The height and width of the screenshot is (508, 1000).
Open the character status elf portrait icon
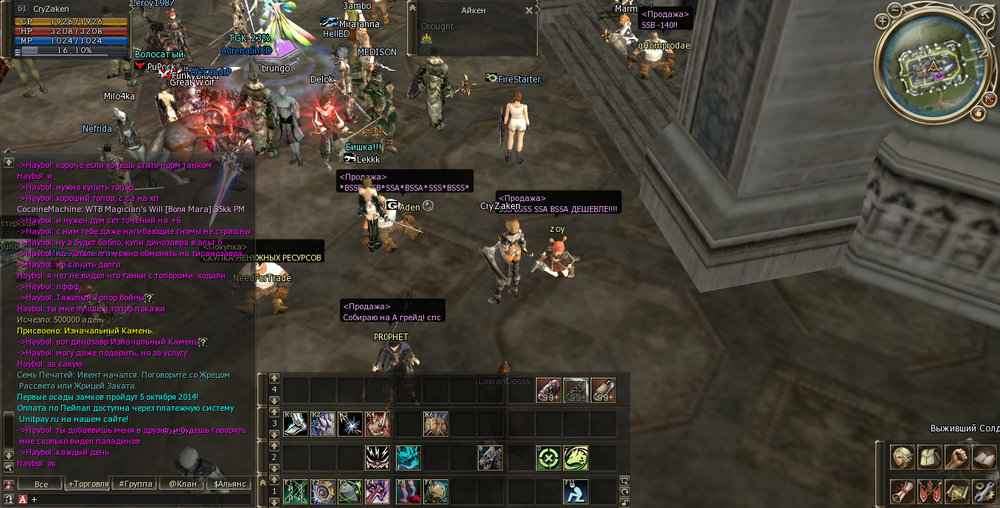pyautogui.click(x=904, y=458)
